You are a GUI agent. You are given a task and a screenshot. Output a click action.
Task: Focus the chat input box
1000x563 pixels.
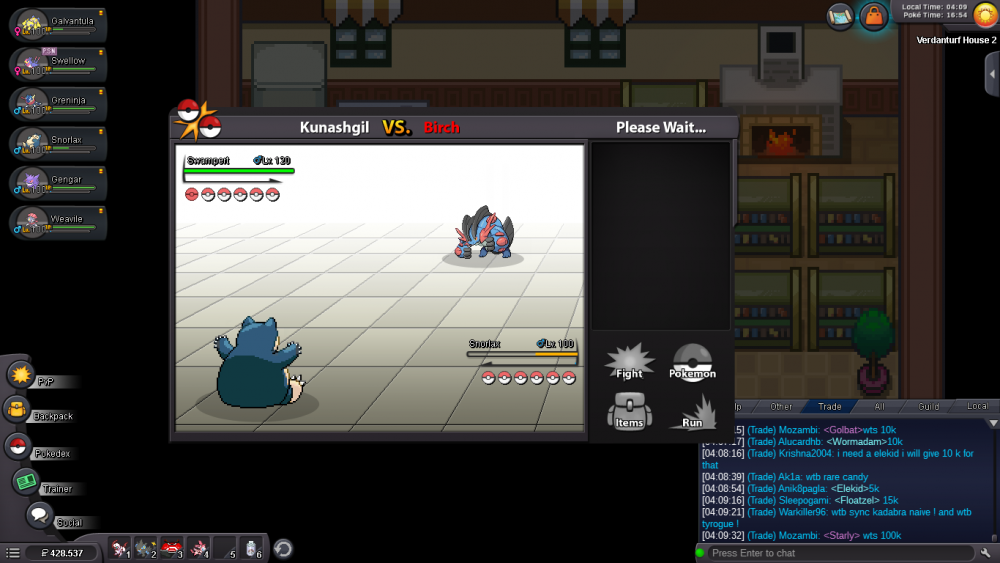[838, 553]
